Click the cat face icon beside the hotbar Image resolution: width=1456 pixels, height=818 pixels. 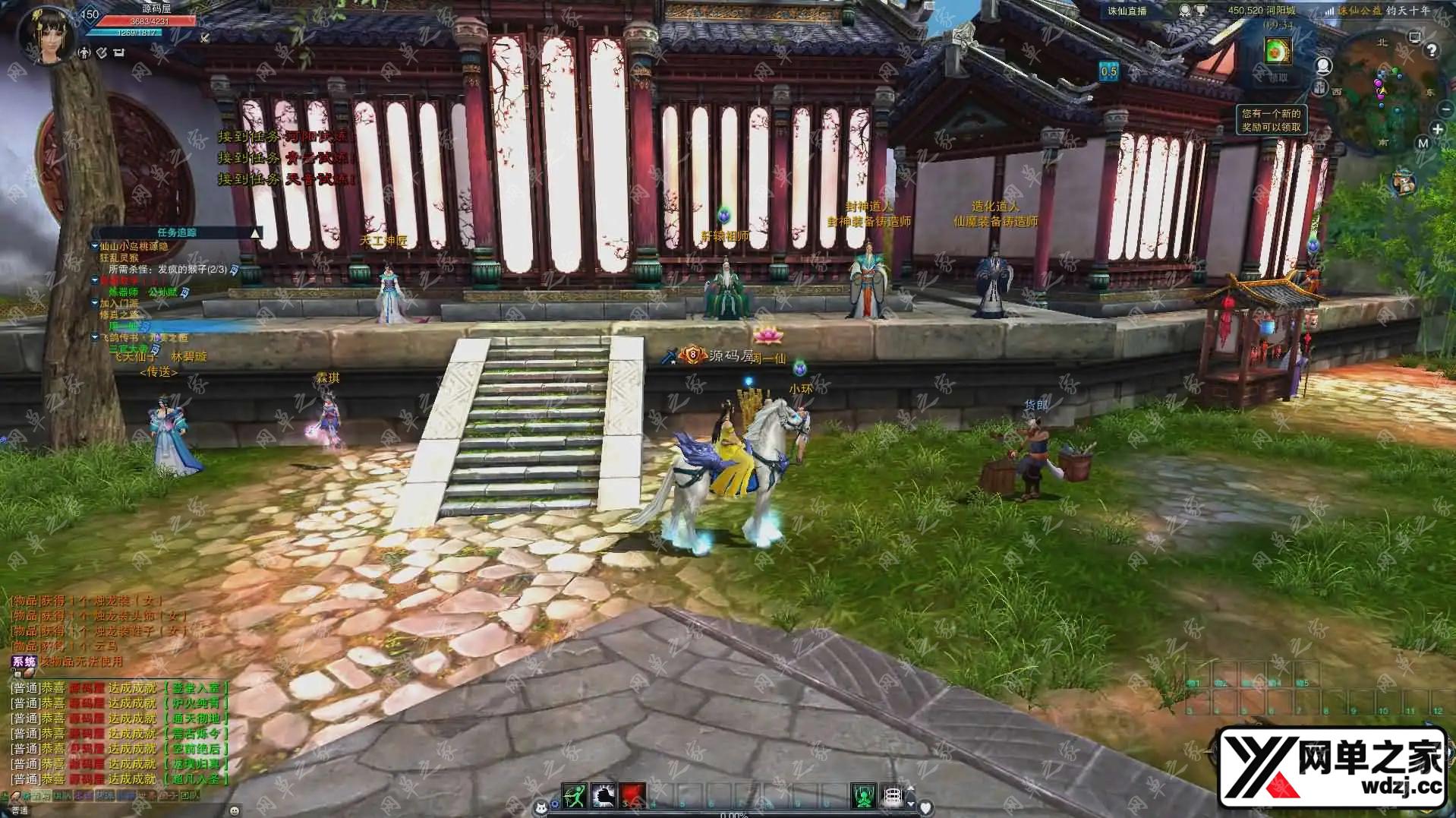[541, 807]
